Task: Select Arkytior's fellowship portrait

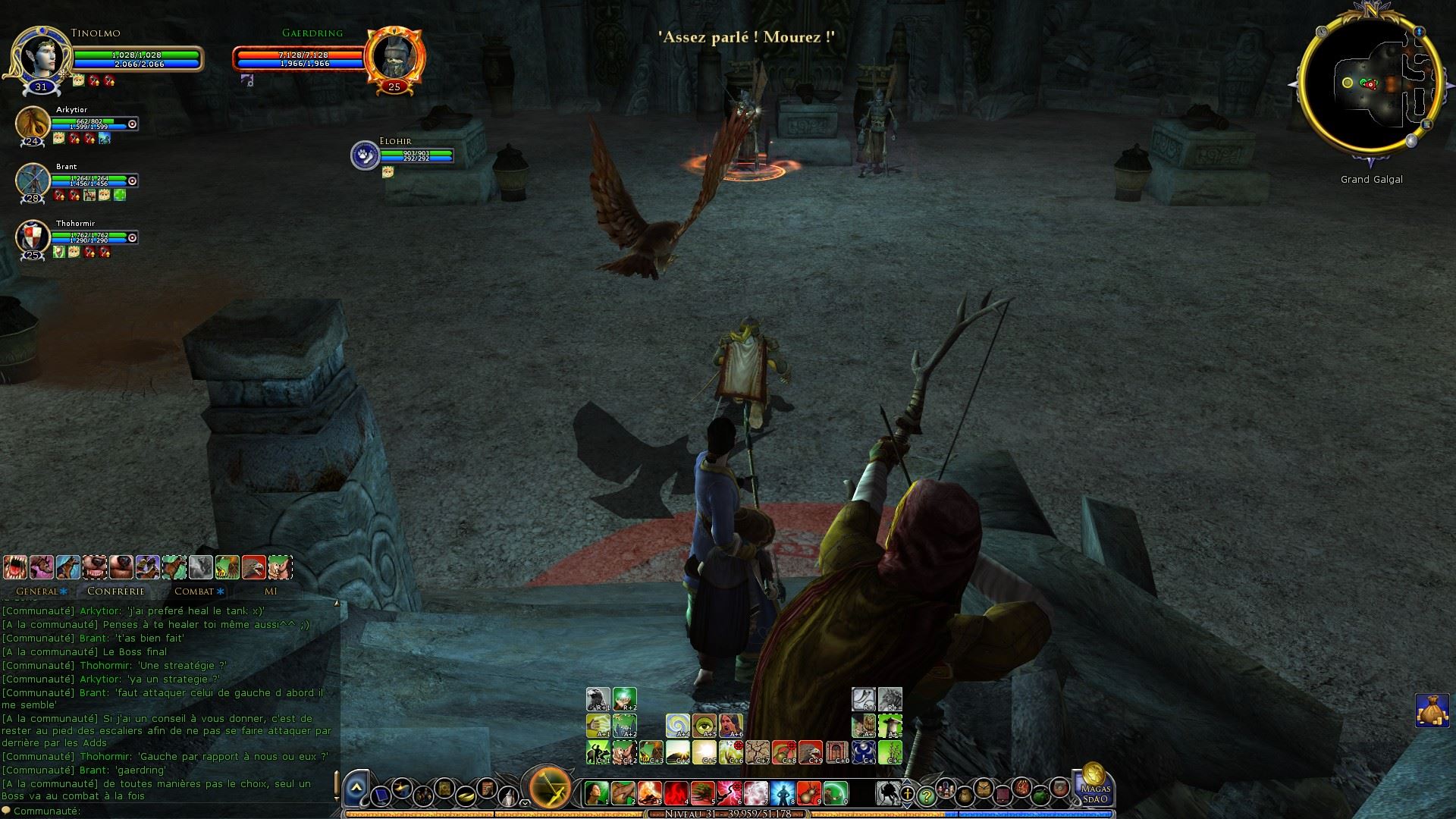Action: click(33, 124)
